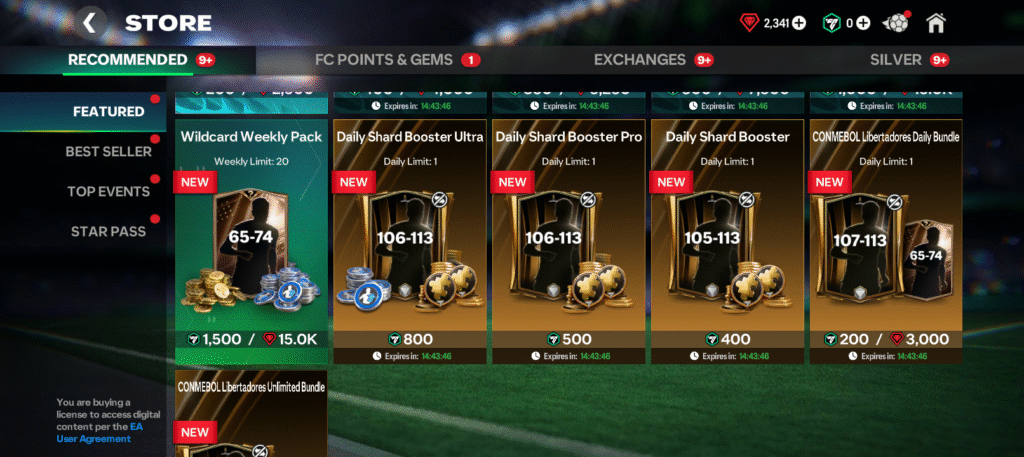Buy the Daily Shard Booster for 400
1024x457 pixels.
(727, 339)
